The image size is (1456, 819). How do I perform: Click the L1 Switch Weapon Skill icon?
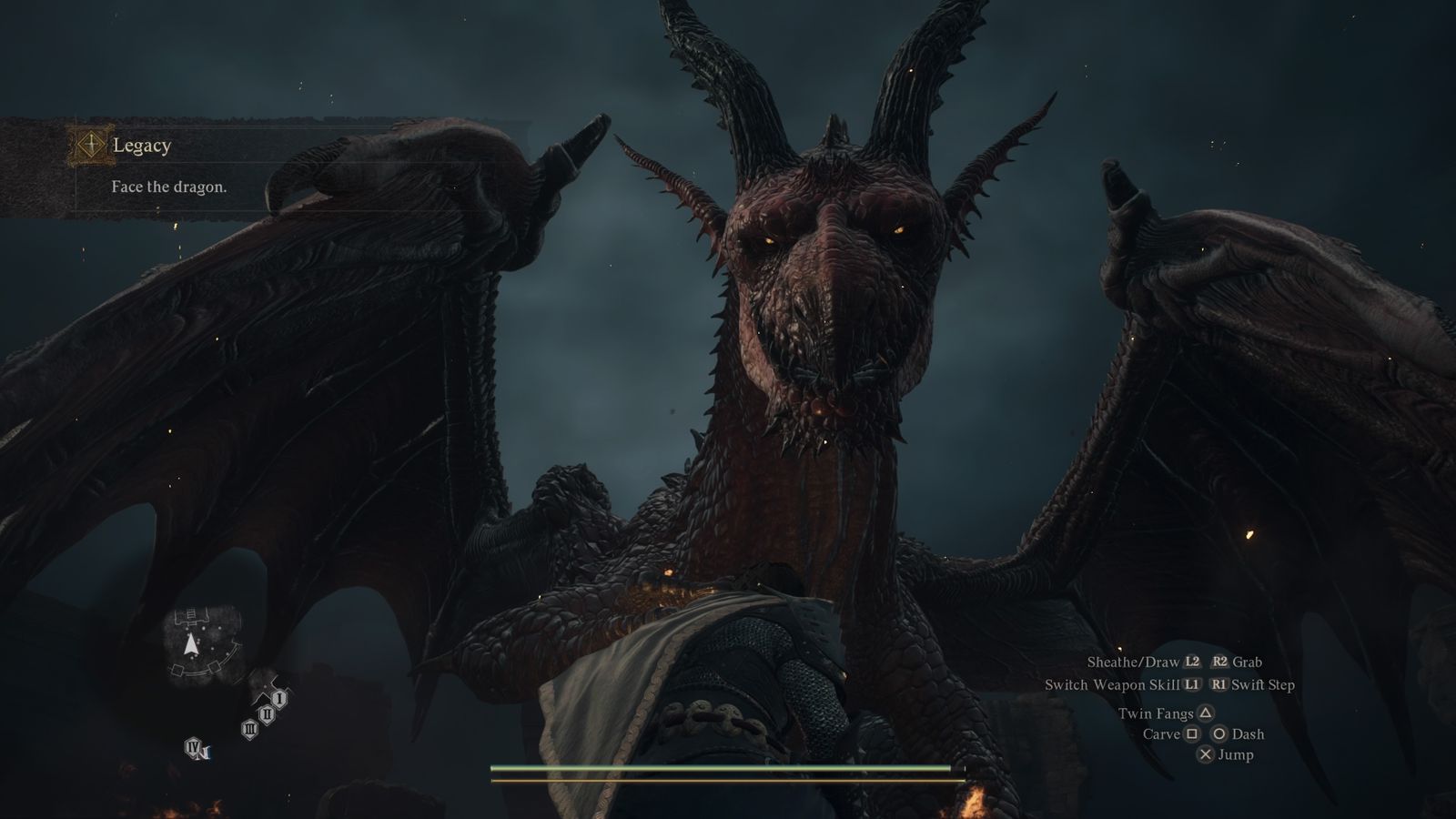coord(1193,684)
